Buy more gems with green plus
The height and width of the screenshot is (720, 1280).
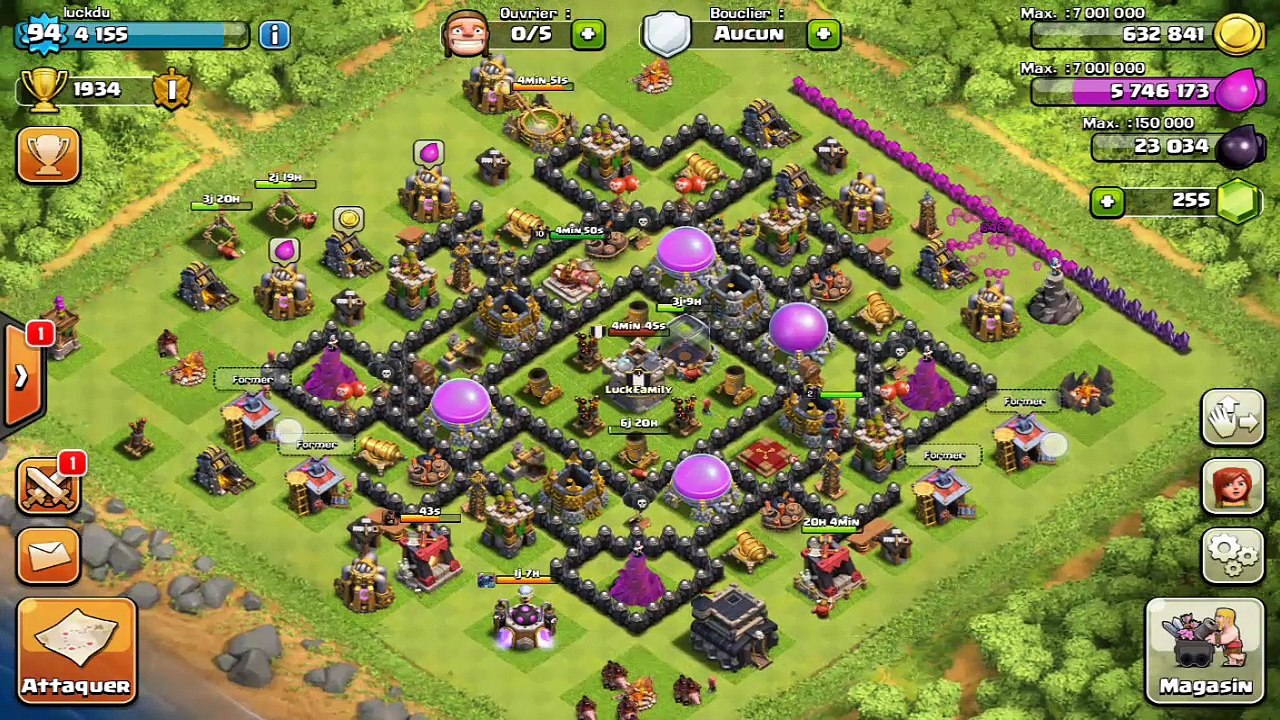click(1106, 201)
